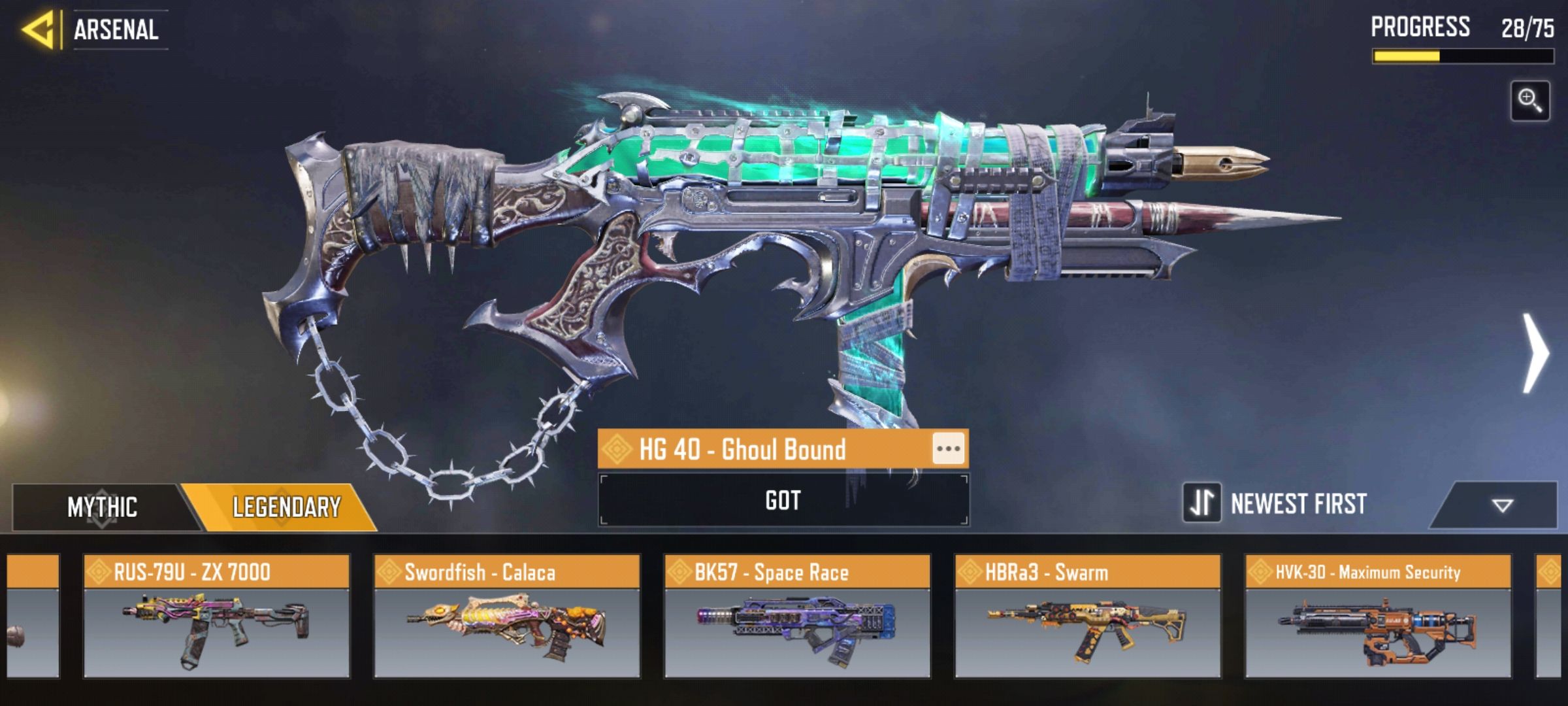Click the Swordfish card emblem icon

tap(390, 572)
